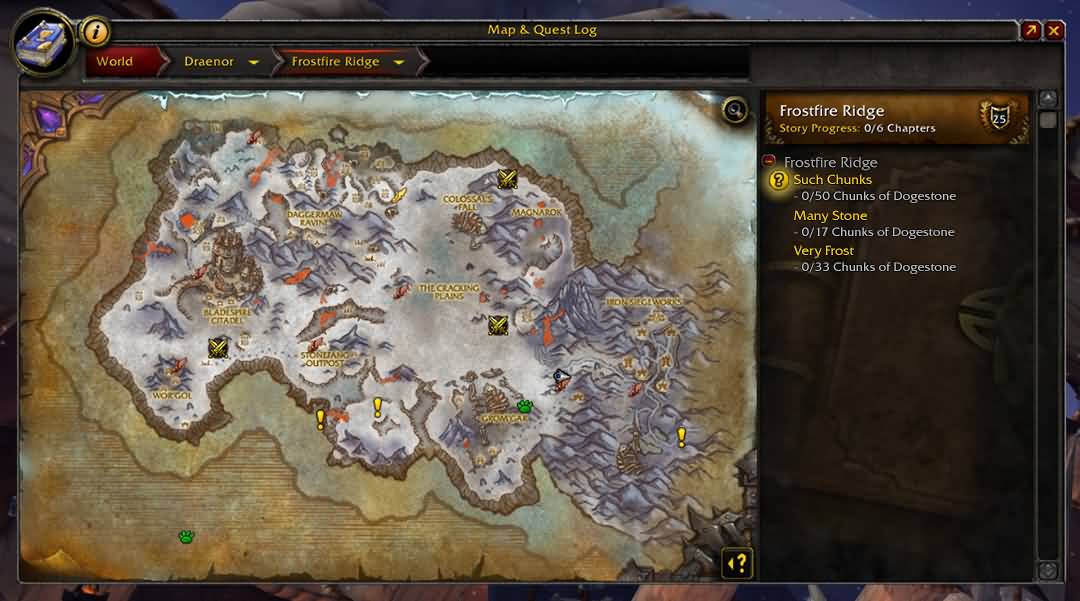Click the crossed swords marker near Bladespire Citadel

pyautogui.click(x=218, y=347)
